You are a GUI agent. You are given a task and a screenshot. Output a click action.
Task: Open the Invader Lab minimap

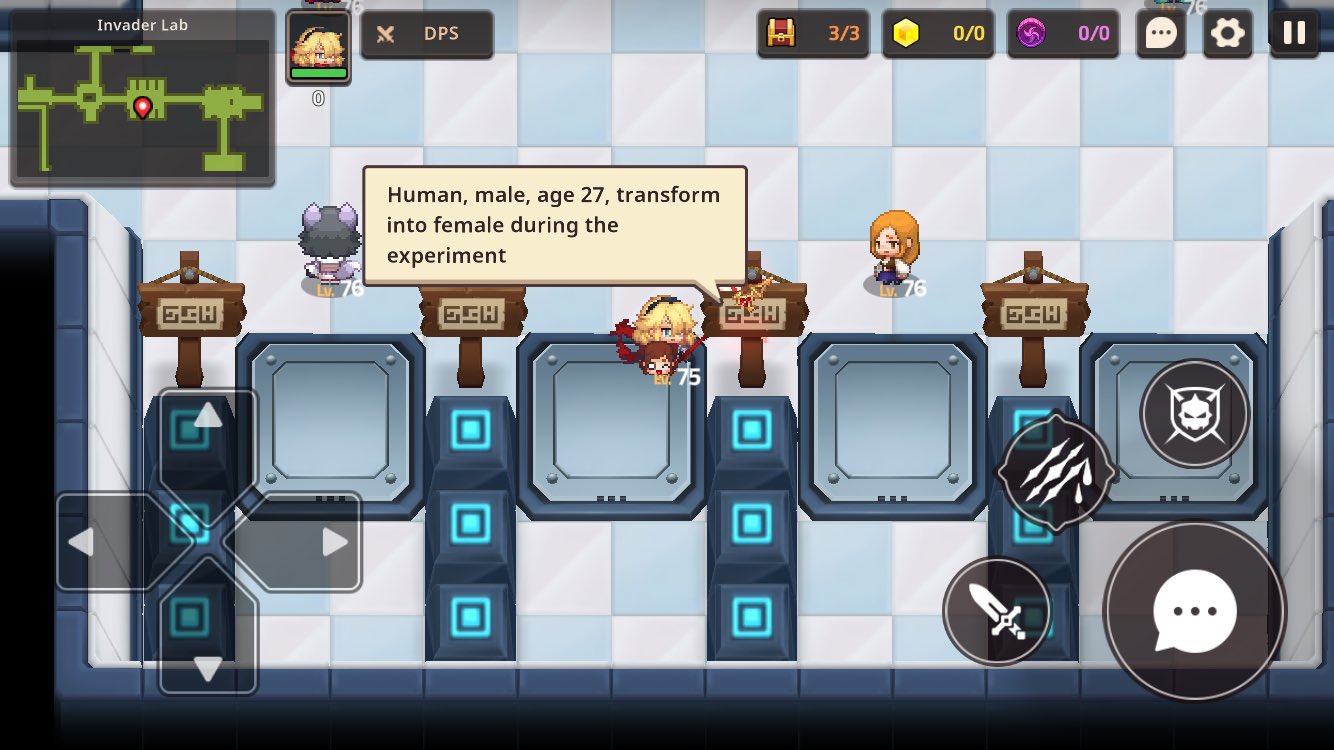coord(142,98)
